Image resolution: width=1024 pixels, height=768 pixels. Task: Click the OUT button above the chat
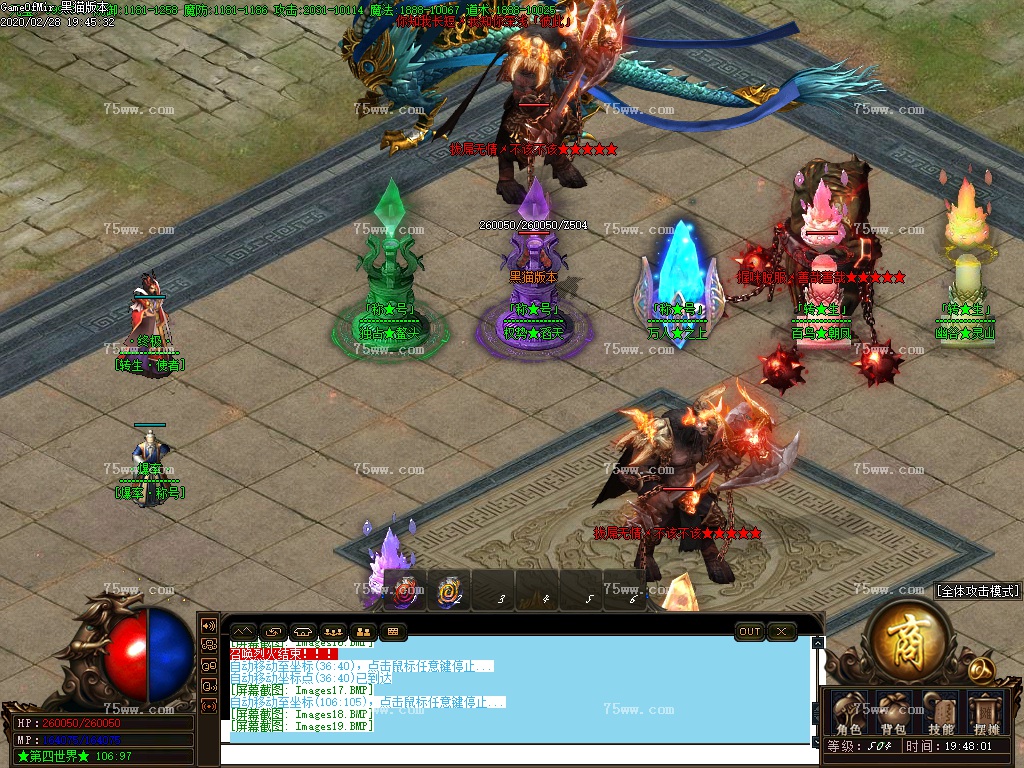750,631
